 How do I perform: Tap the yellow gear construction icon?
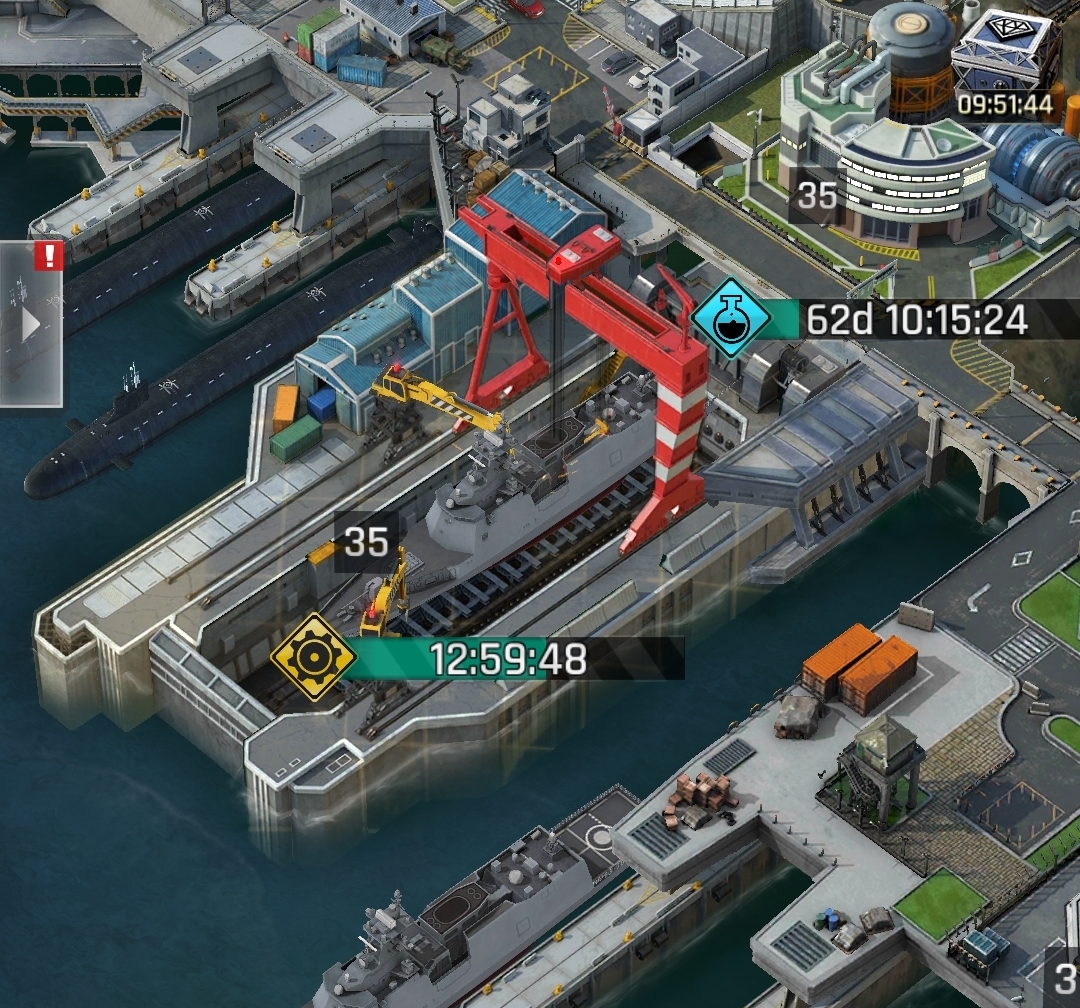point(313,657)
